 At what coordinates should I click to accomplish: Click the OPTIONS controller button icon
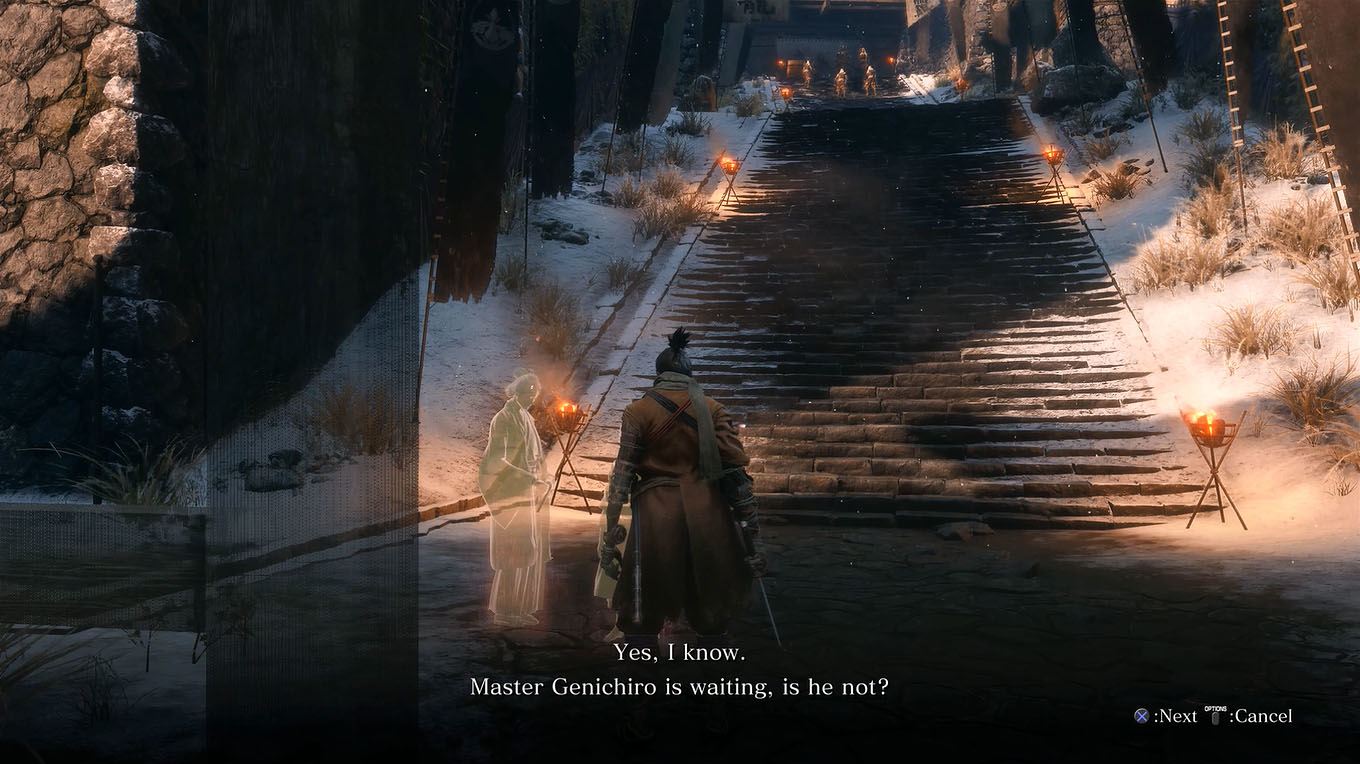point(1214,716)
